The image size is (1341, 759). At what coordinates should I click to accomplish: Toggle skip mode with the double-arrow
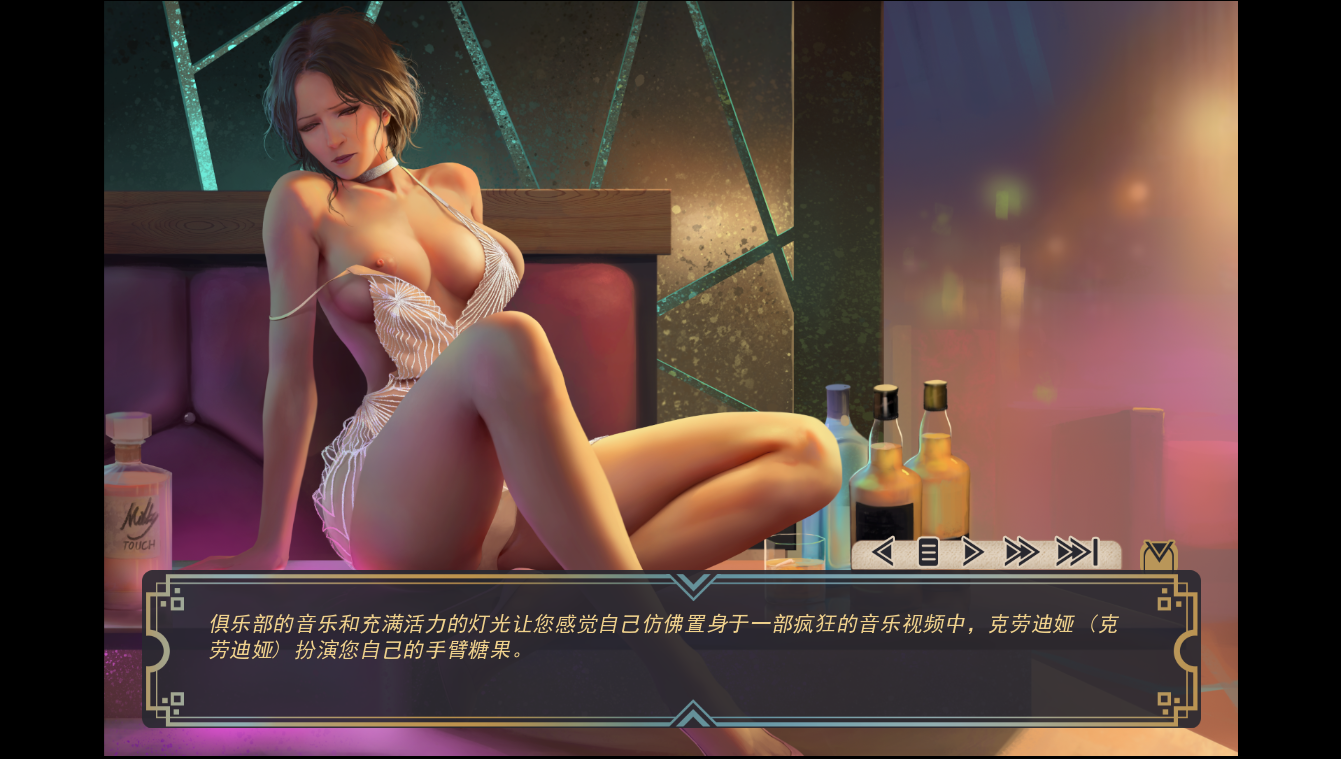point(1023,551)
